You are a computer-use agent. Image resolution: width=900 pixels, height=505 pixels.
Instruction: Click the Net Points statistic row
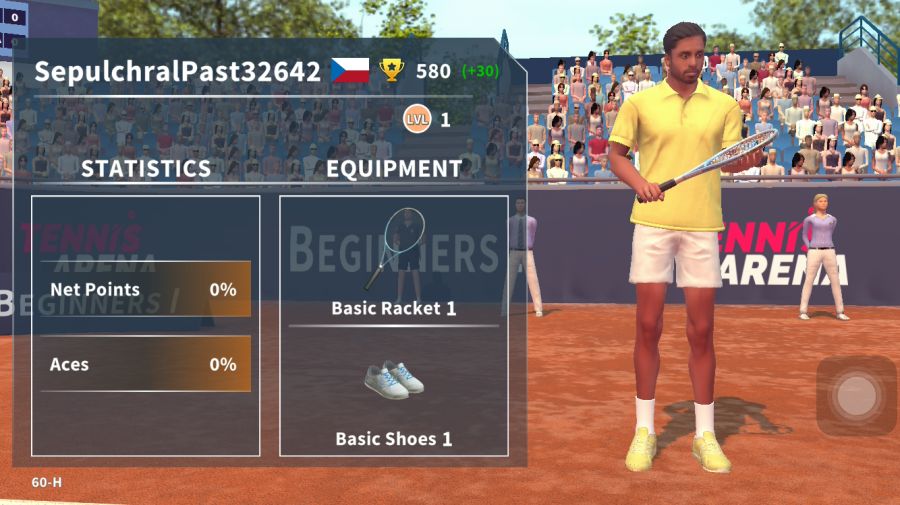[145, 290]
